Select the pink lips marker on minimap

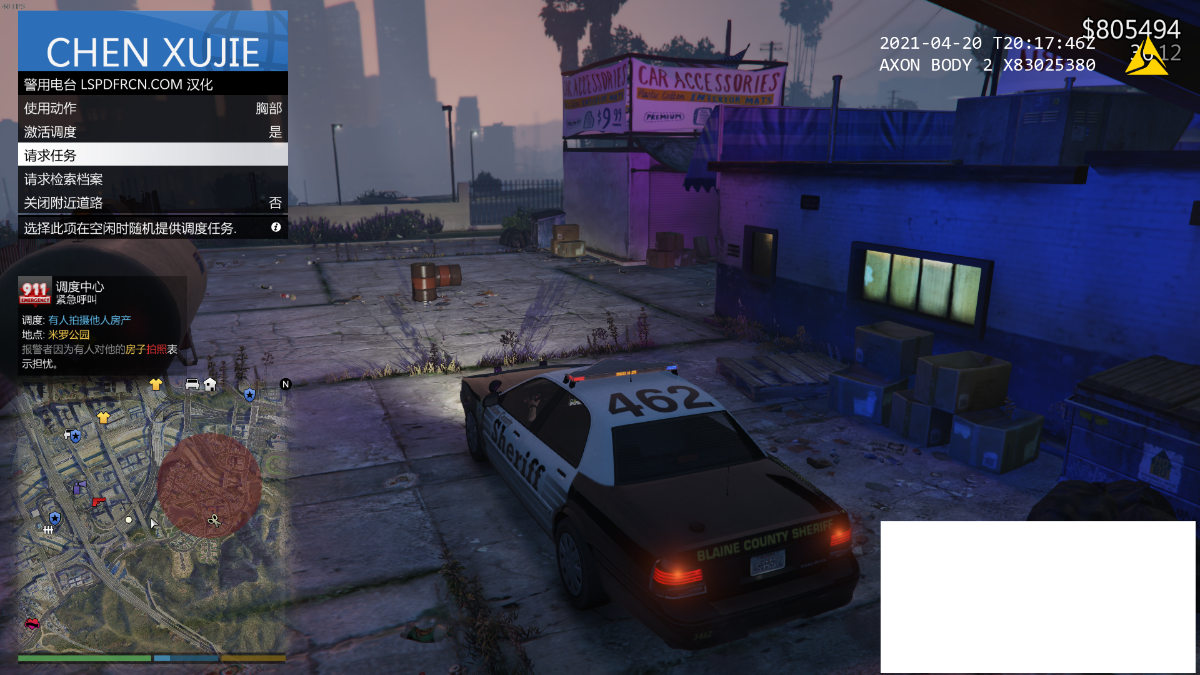(32, 624)
